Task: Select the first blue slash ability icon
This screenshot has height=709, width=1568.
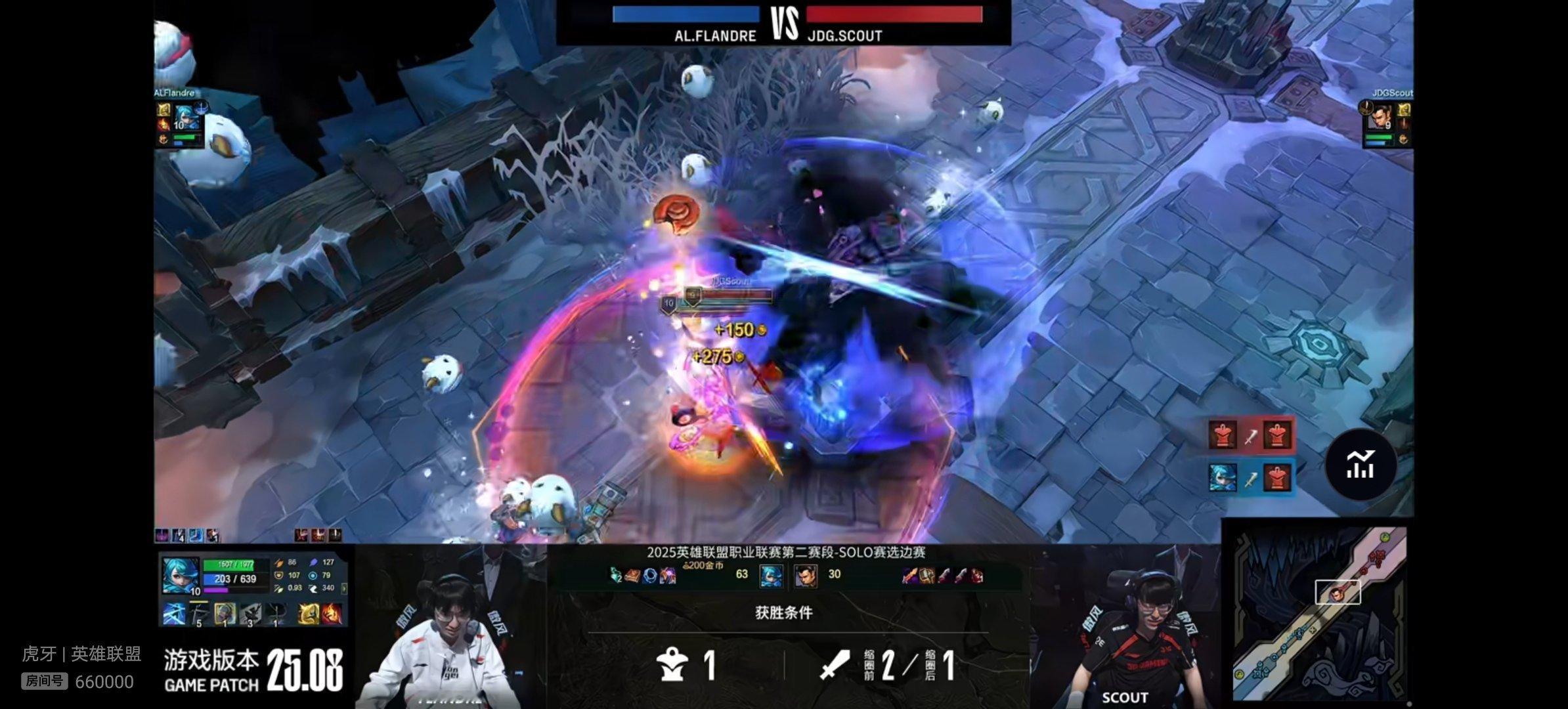Action: pyautogui.click(x=174, y=614)
